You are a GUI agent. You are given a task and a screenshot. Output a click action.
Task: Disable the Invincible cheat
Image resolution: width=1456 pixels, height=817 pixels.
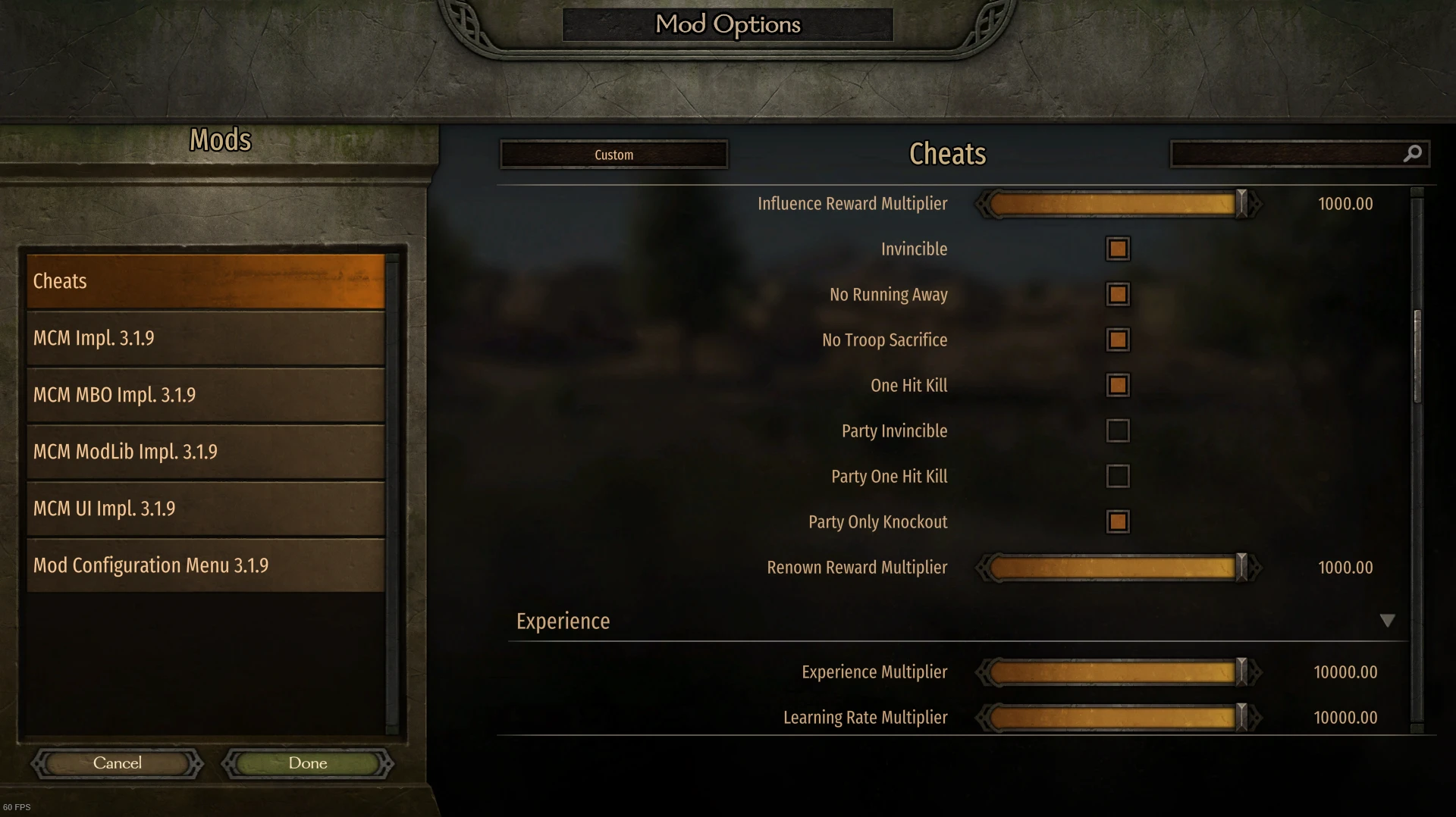pyautogui.click(x=1118, y=249)
